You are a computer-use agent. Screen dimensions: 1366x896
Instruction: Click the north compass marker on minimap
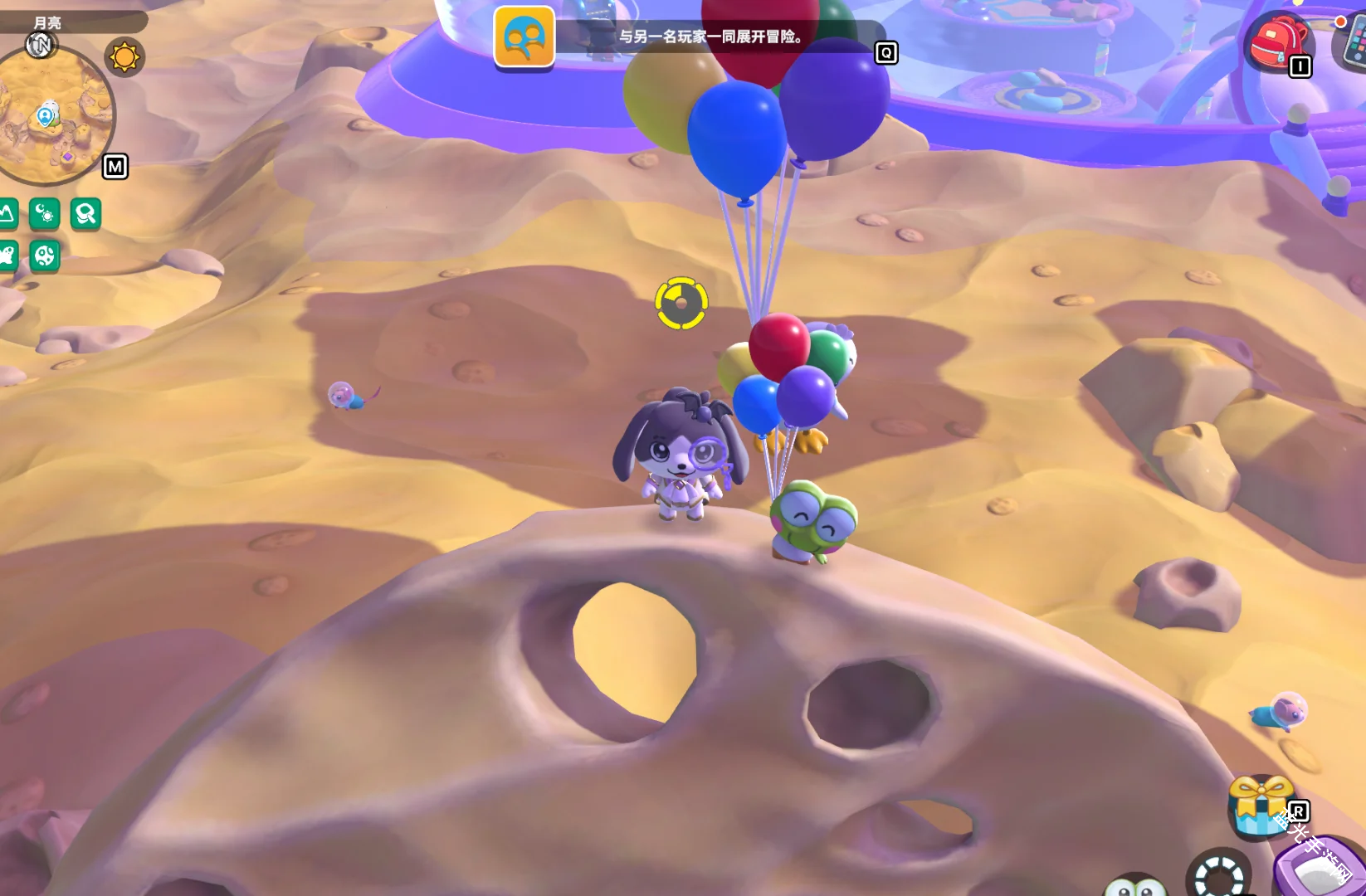point(40,45)
